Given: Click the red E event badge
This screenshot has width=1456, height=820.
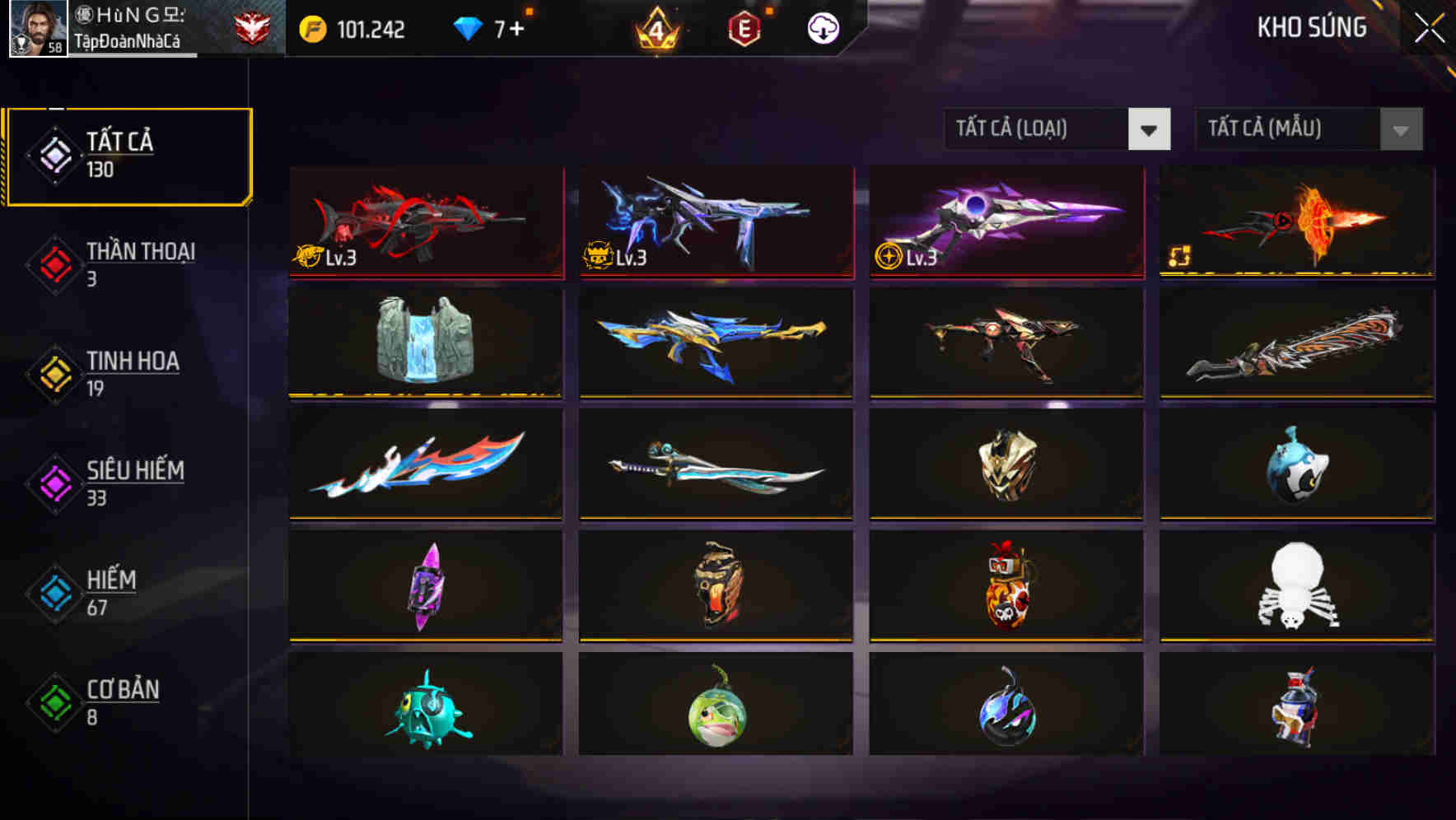Looking at the screenshot, I should (x=743, y=27).
